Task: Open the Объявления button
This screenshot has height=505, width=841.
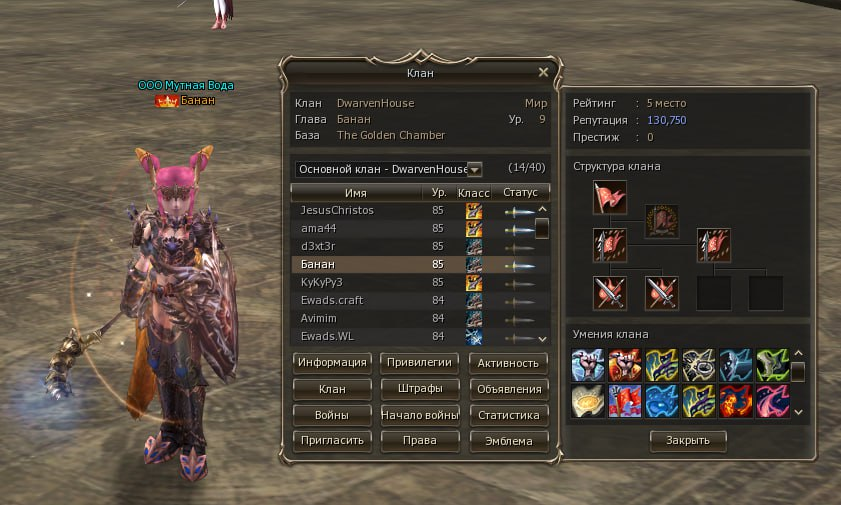Action: 508,388
